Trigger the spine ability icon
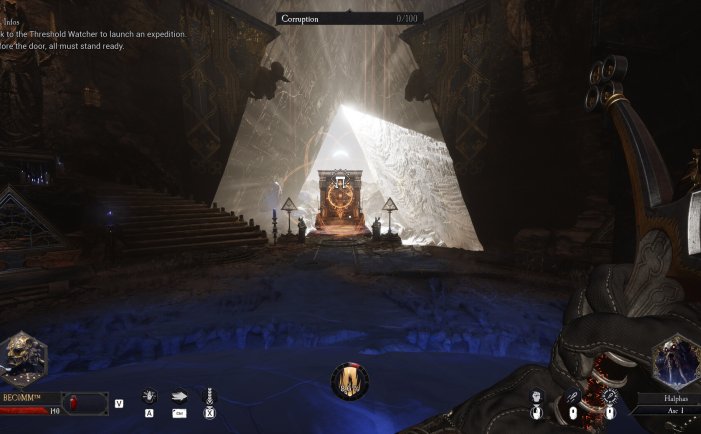 point(210,396)
